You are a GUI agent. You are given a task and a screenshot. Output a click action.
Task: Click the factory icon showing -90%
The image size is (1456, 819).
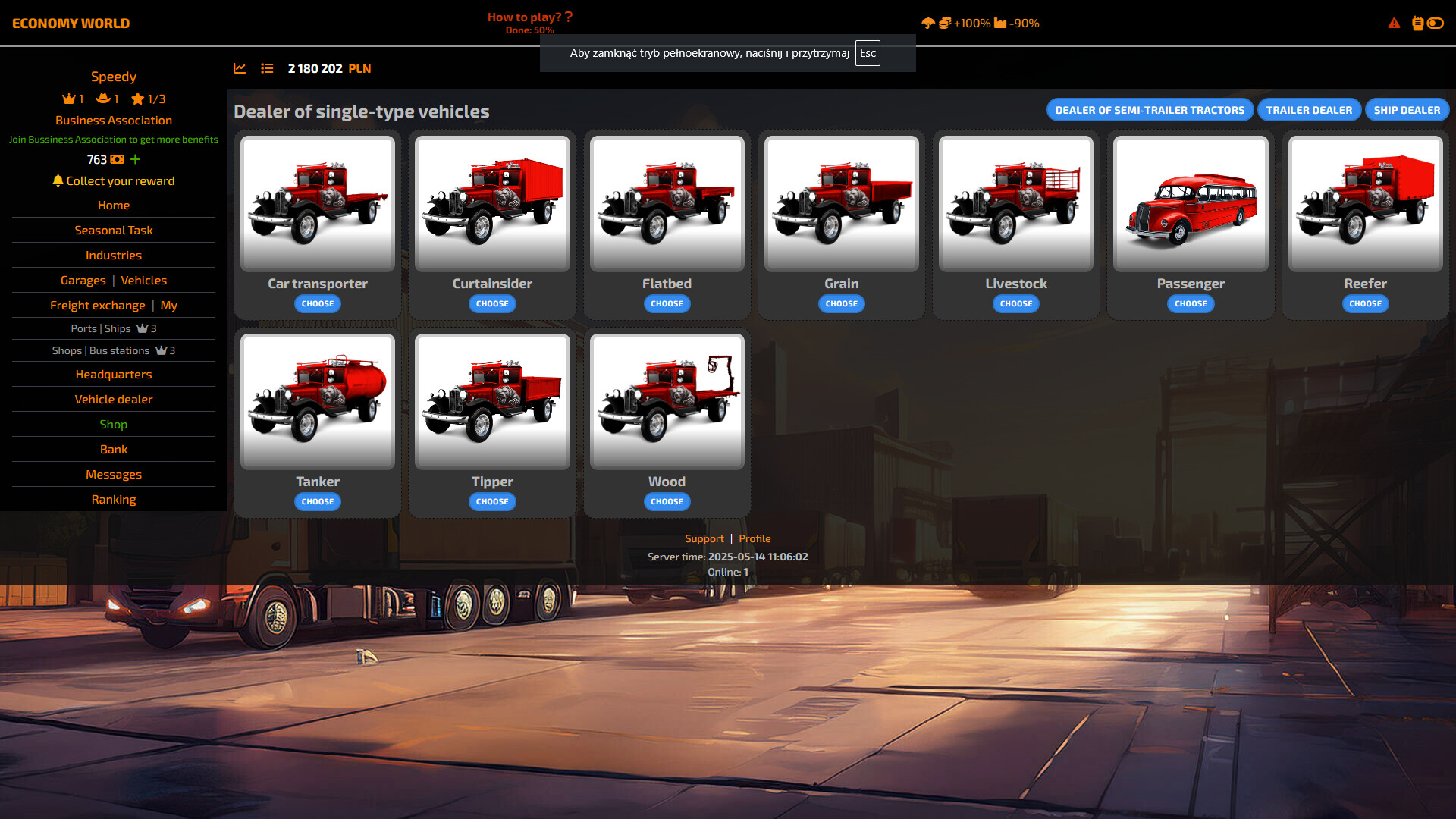point(1002,23)
